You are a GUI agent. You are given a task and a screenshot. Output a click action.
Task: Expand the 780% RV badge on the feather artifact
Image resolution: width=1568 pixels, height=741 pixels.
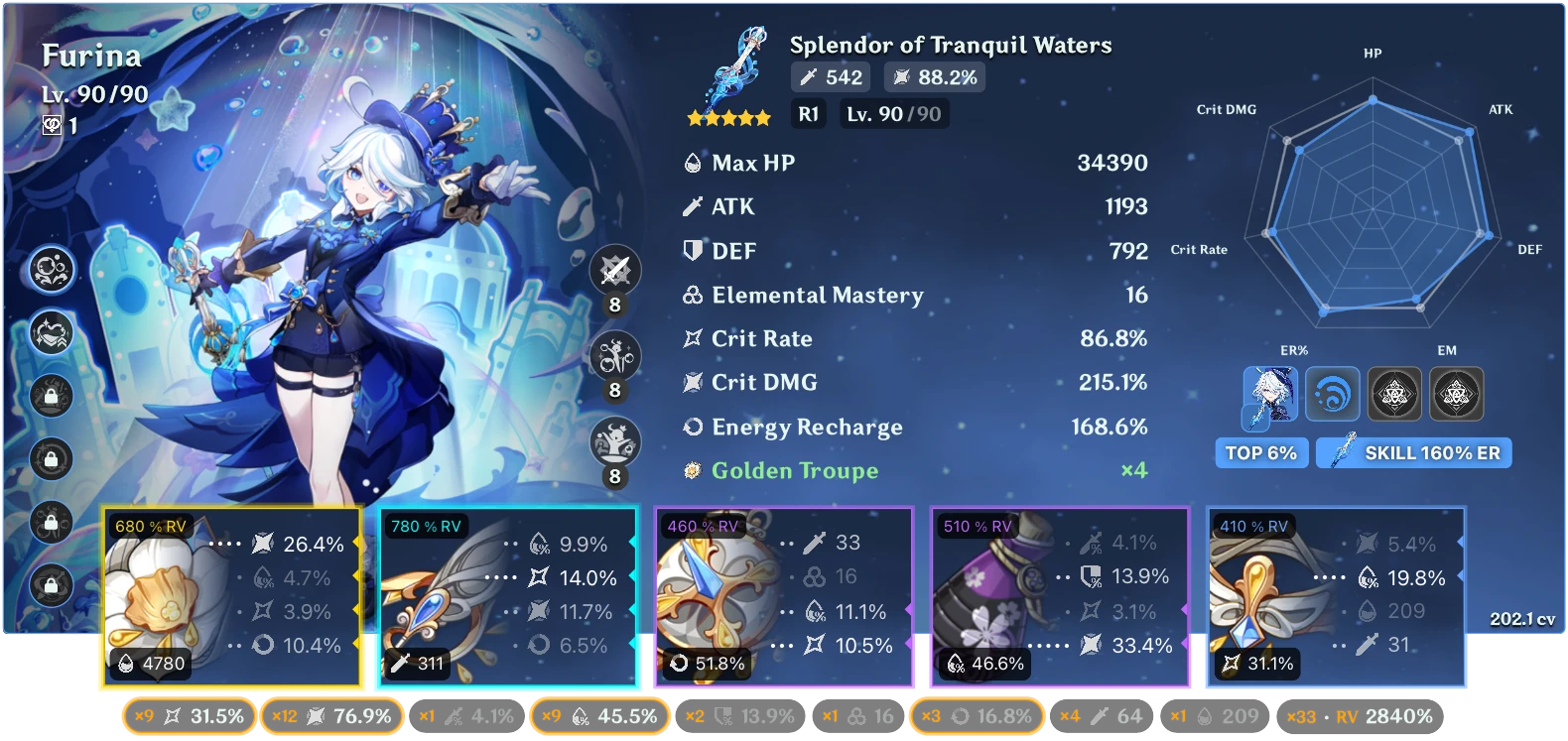(x=425, y=527)
